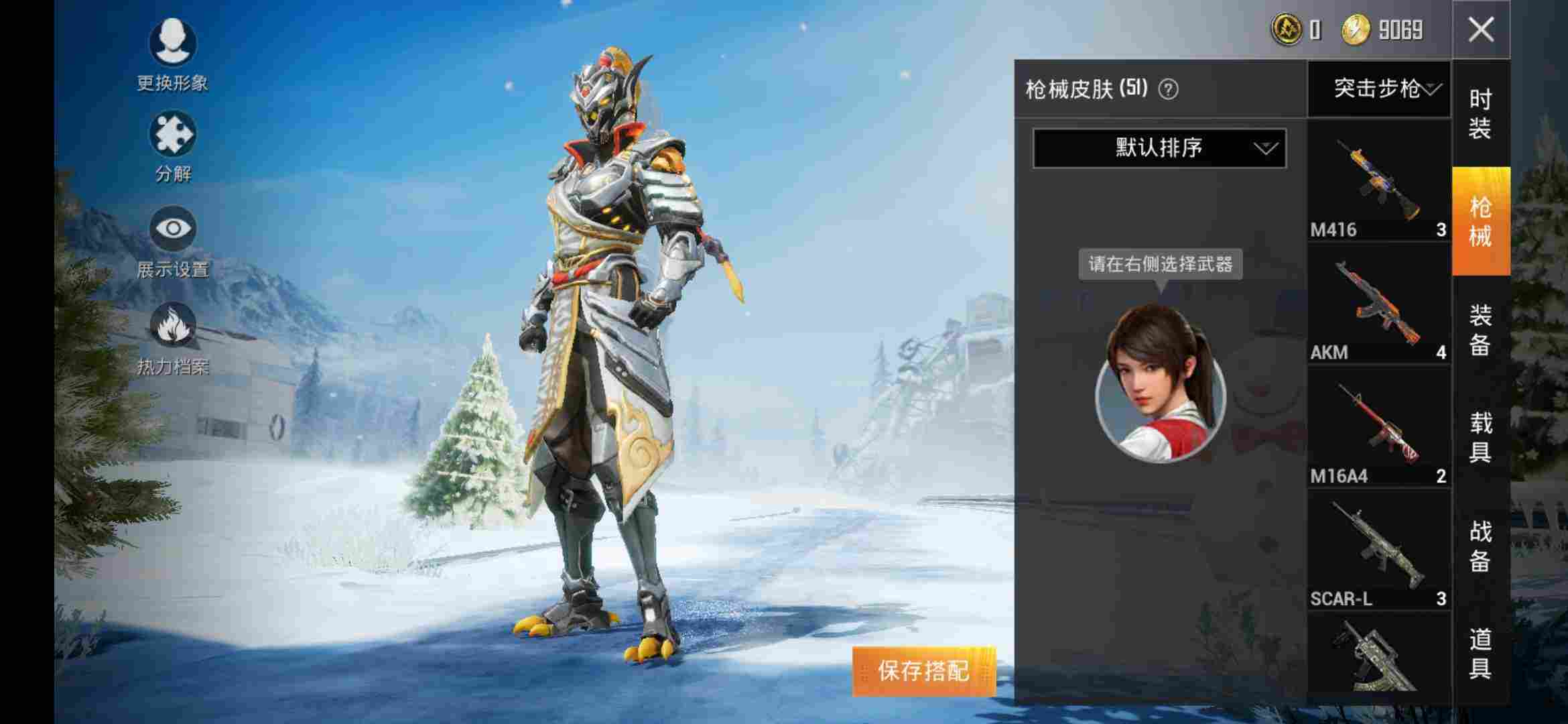1568x724 pixels.
Task: Open the 载具 vehicles tab
Action: coord(1480,437)
